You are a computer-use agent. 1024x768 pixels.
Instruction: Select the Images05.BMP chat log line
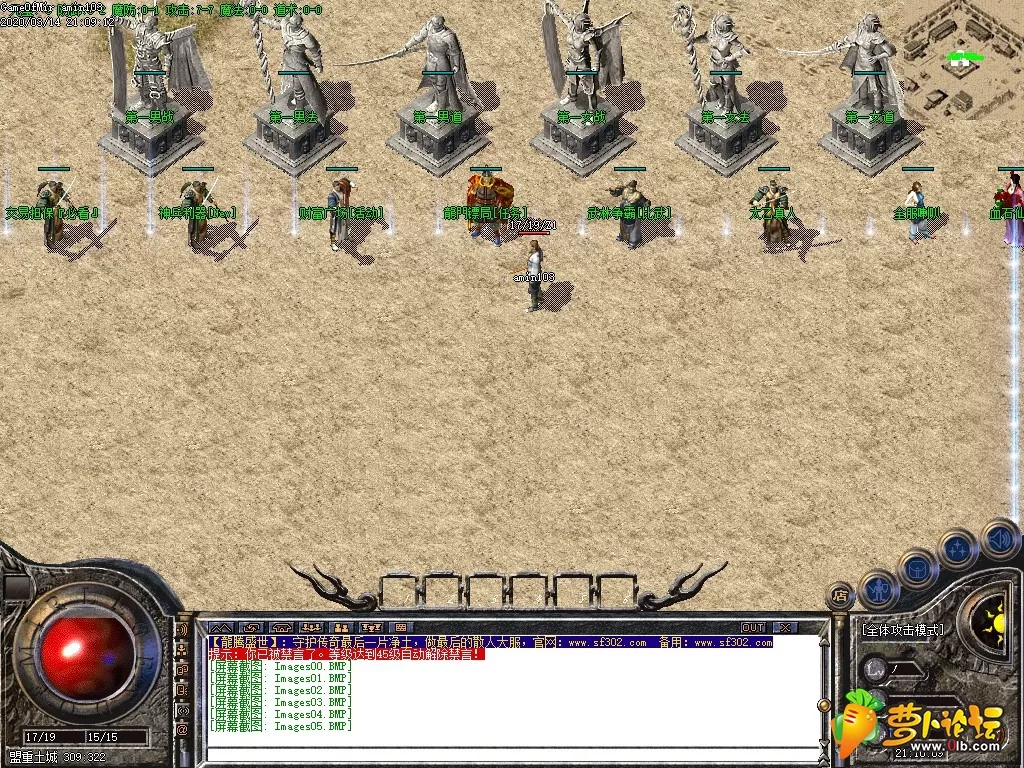[281, 726]
